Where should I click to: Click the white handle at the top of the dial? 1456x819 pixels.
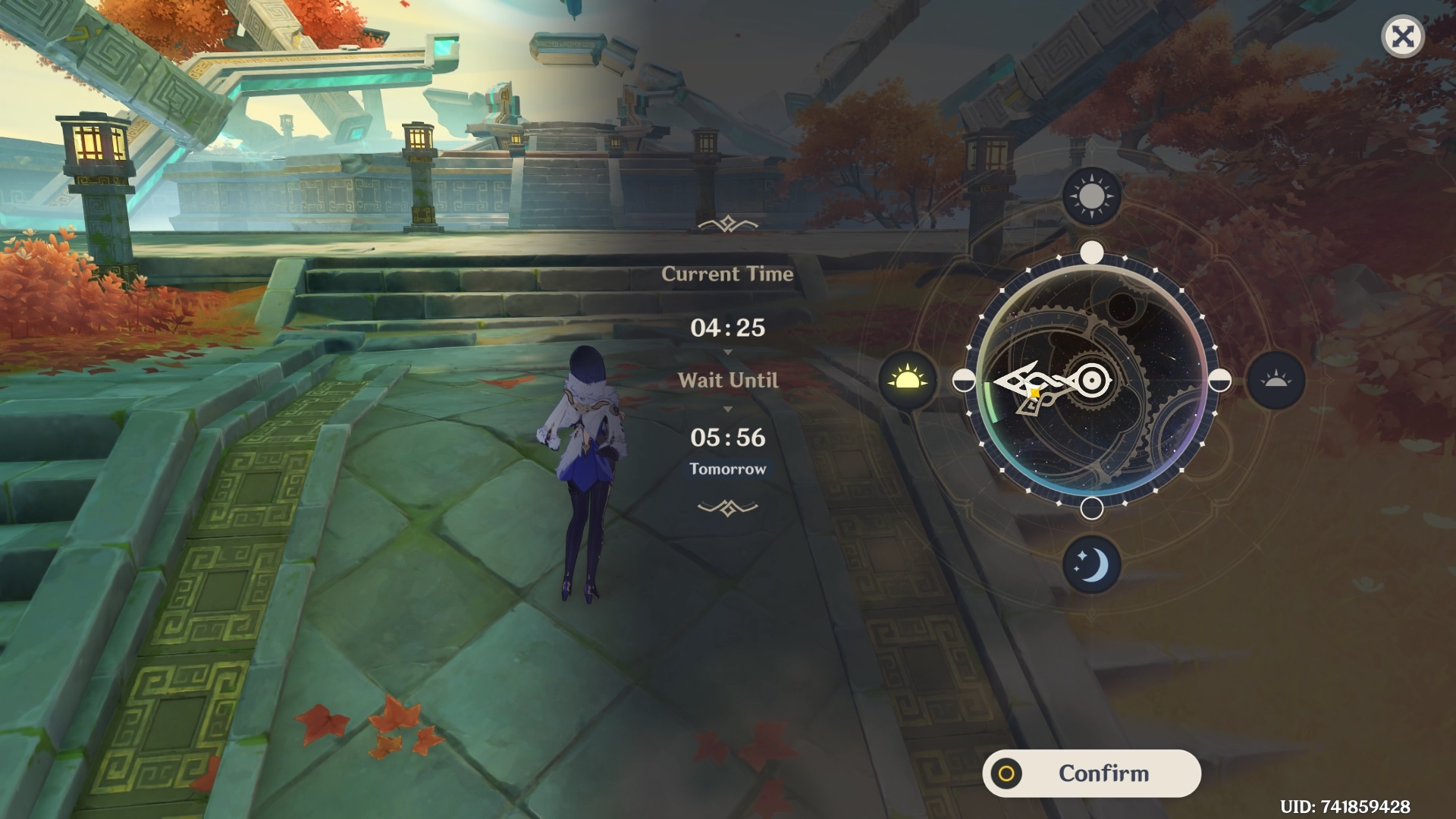1090,250
